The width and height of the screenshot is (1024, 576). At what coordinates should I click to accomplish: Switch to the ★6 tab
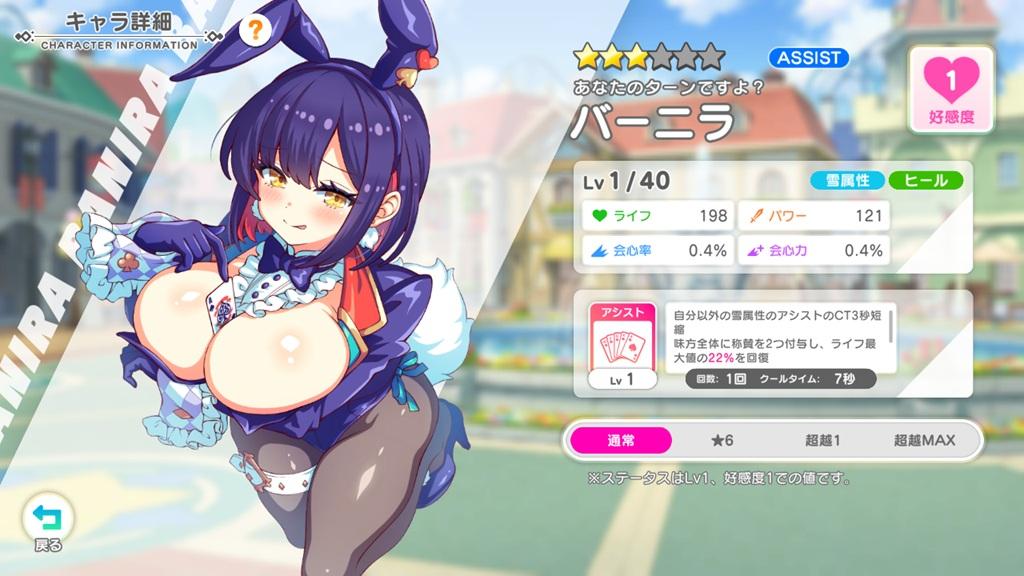tap(721, 440)
